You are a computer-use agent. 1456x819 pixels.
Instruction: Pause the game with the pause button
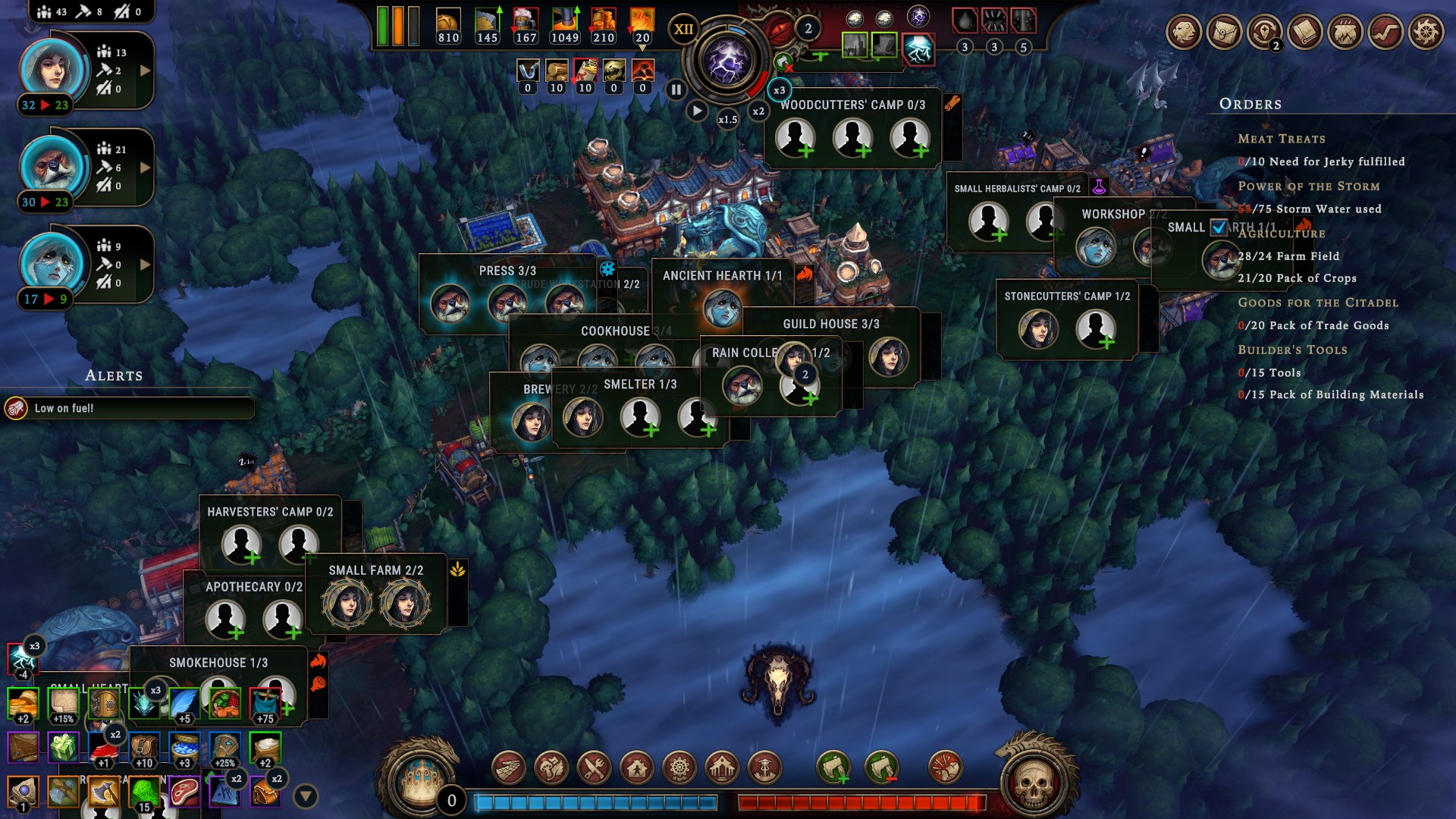click(x=676, y=89)
